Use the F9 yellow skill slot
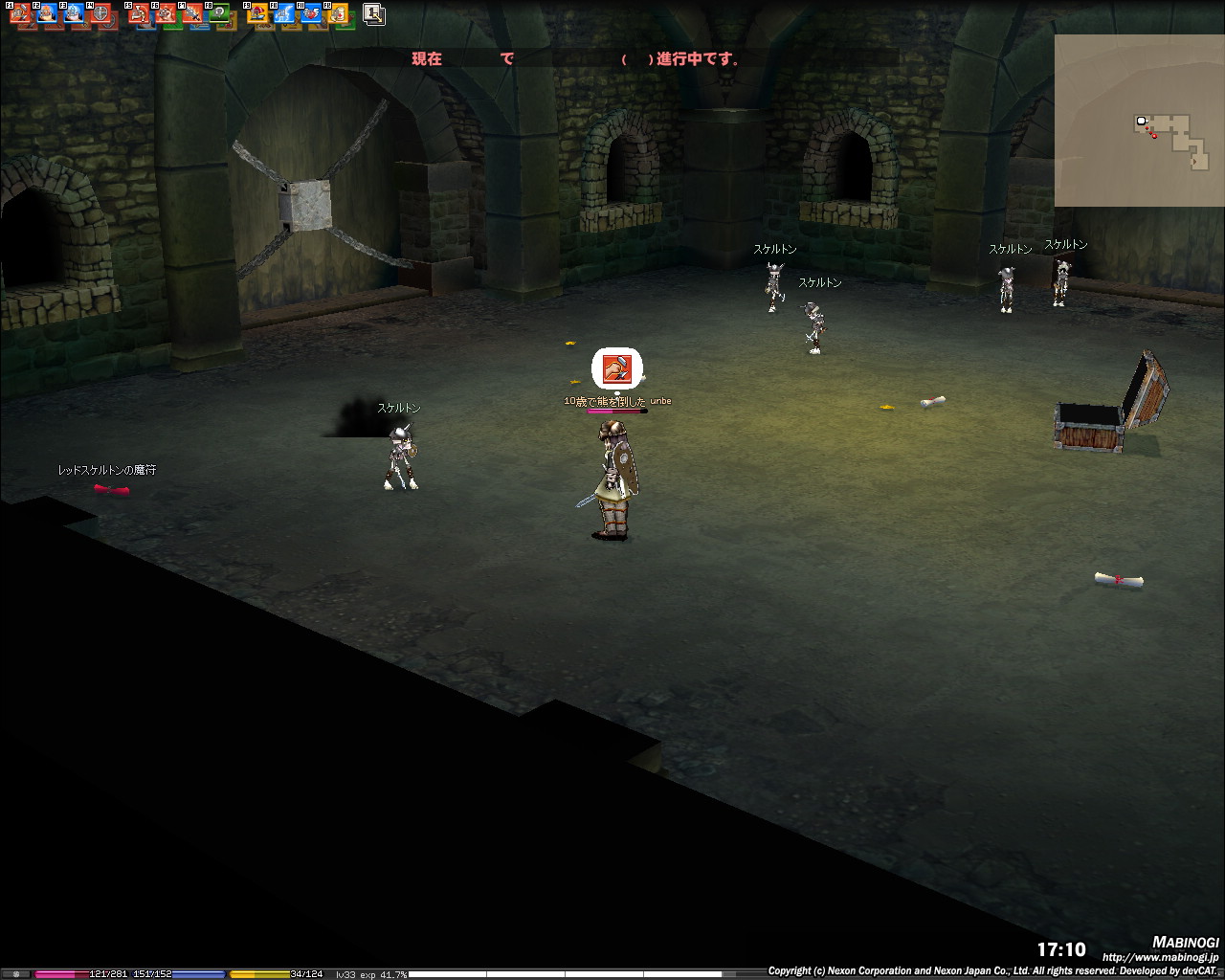The height and width of the screenshot is (980, 1225). (257, 14)
